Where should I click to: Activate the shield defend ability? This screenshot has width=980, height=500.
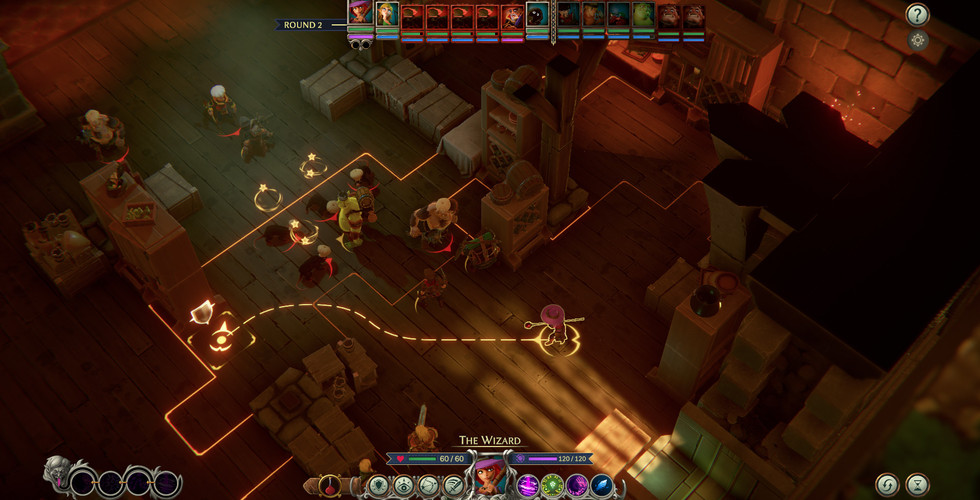[379, 486]
